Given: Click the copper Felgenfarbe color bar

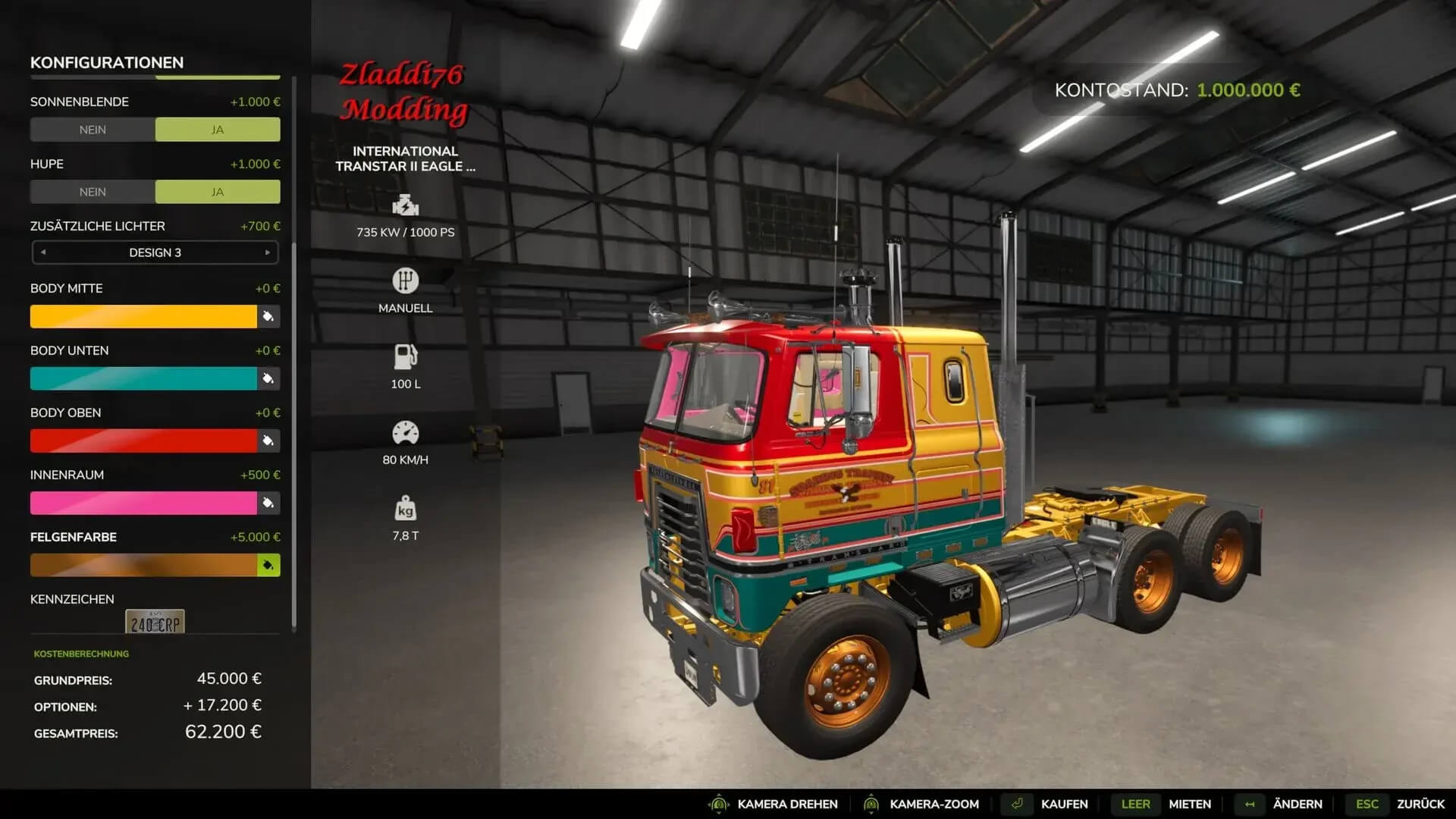Looking at the screenshot, I should [x=143, y=565].
